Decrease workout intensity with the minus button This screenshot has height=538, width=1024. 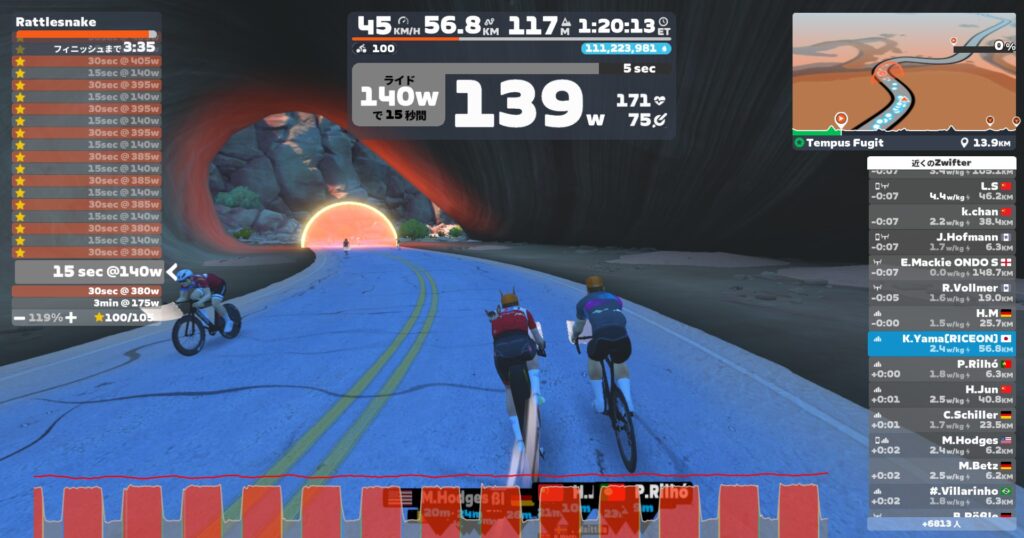[21, 317]
